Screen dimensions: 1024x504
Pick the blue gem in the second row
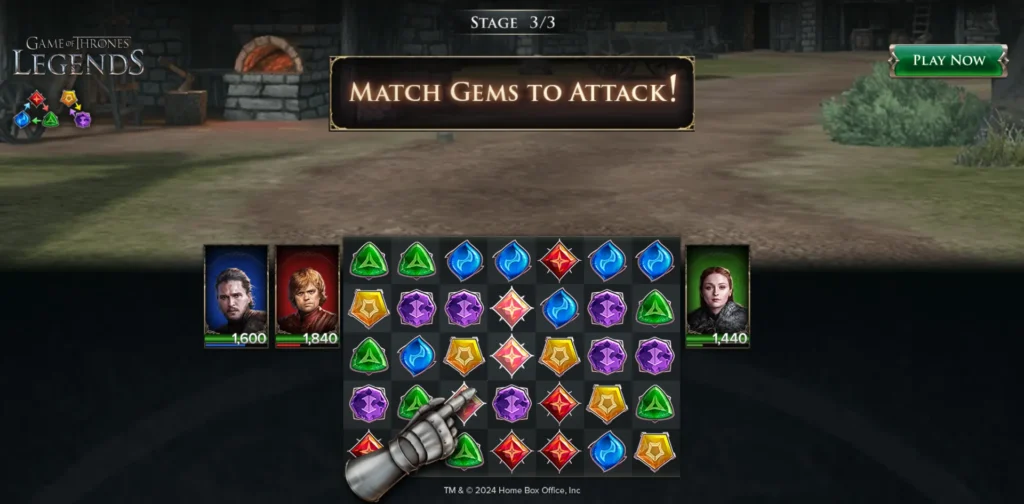(x=559, y=308)
